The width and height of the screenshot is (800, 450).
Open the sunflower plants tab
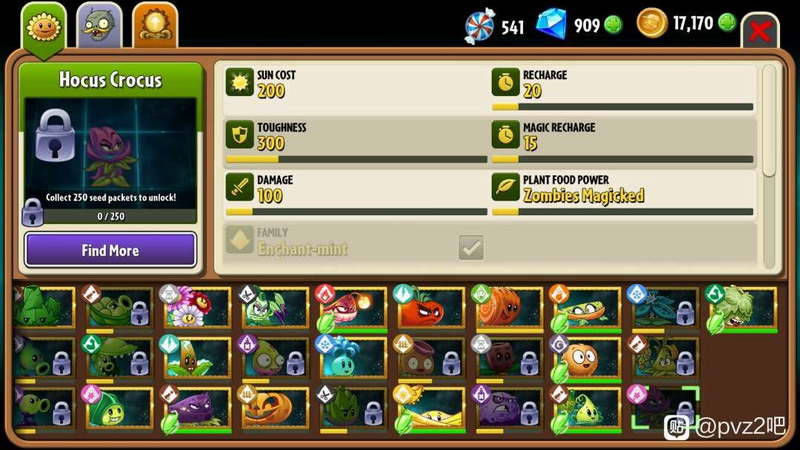click(42, 25)
